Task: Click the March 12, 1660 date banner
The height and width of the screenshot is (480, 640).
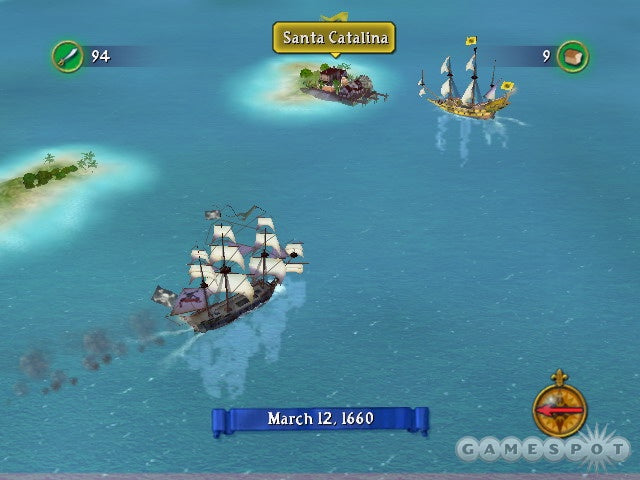Action: click(320, 420)
